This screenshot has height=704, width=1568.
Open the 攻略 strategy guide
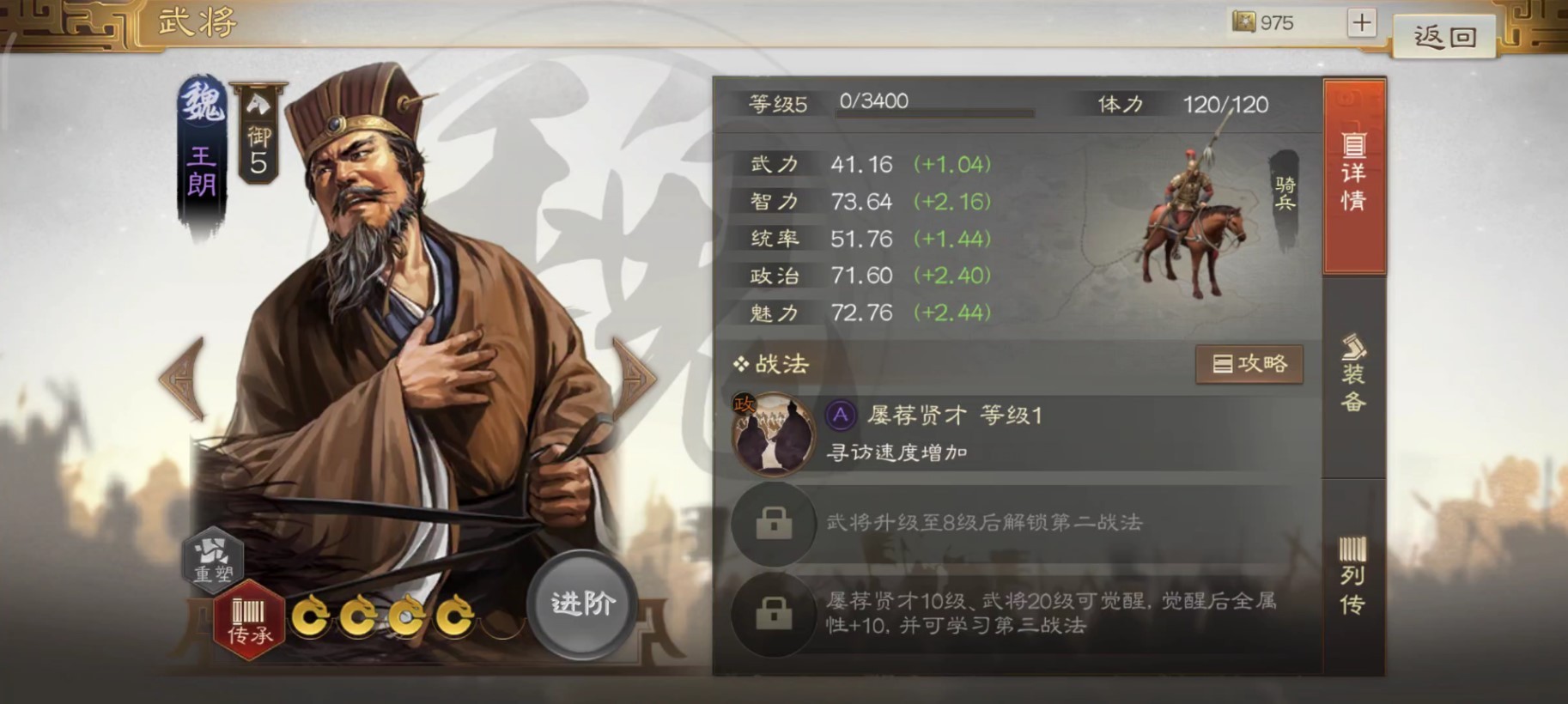1249,363
